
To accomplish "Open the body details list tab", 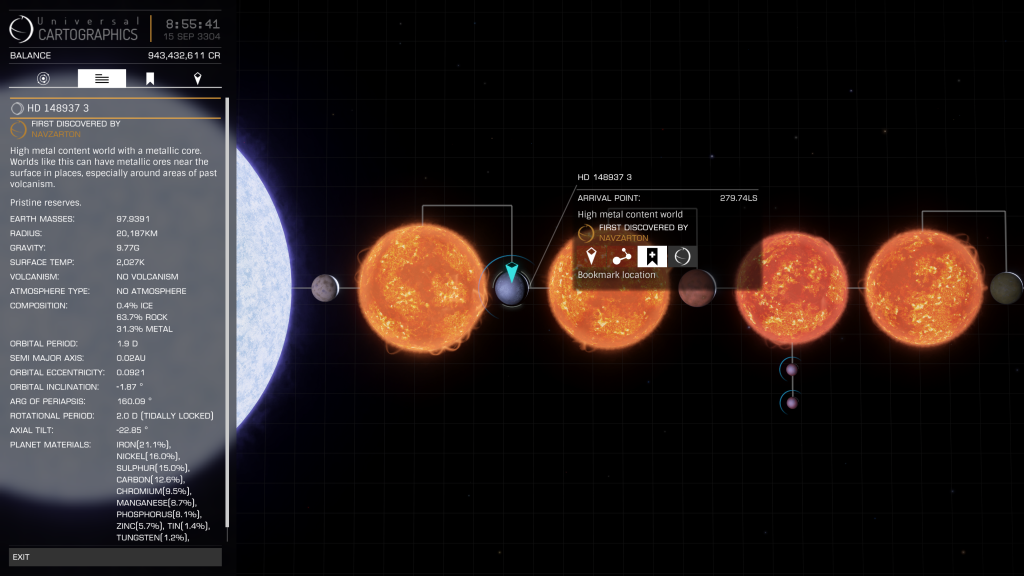I will point(102,78).
